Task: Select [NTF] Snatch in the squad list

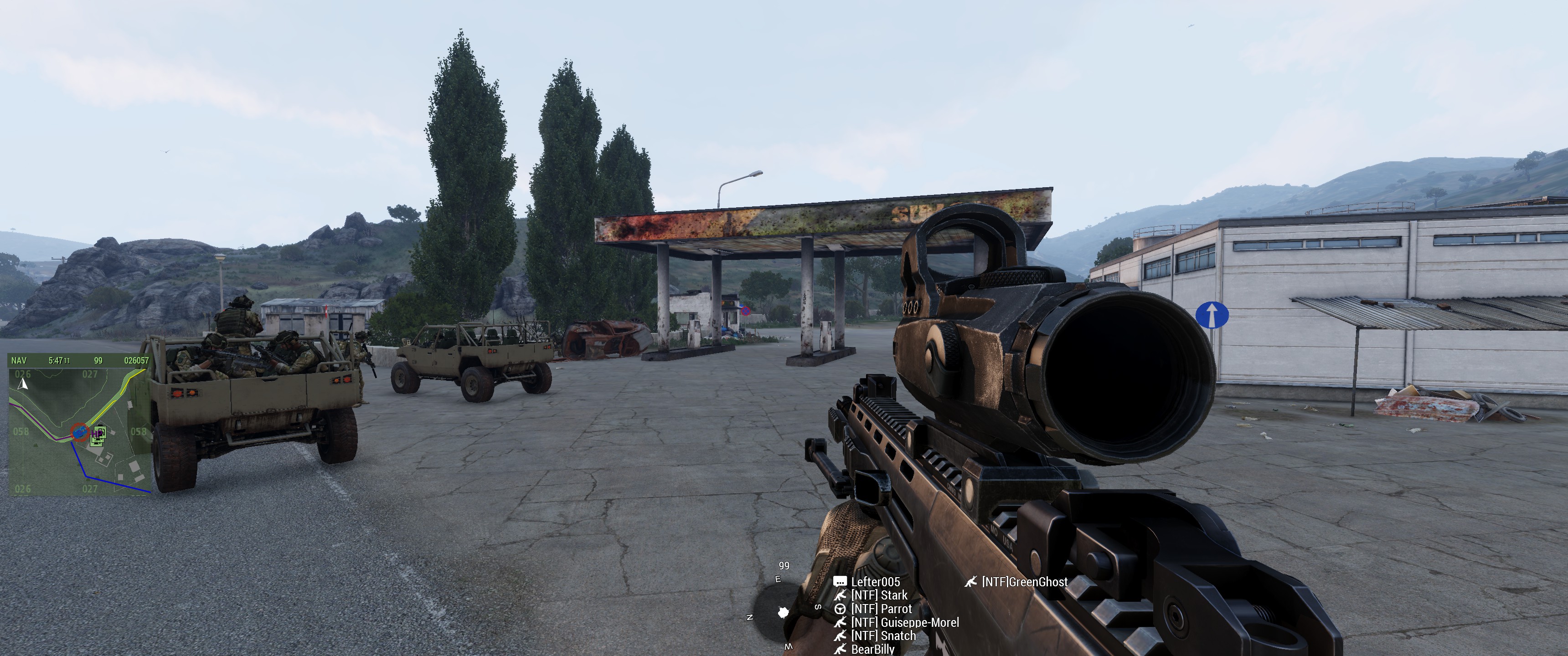Action: coord(882,635)
